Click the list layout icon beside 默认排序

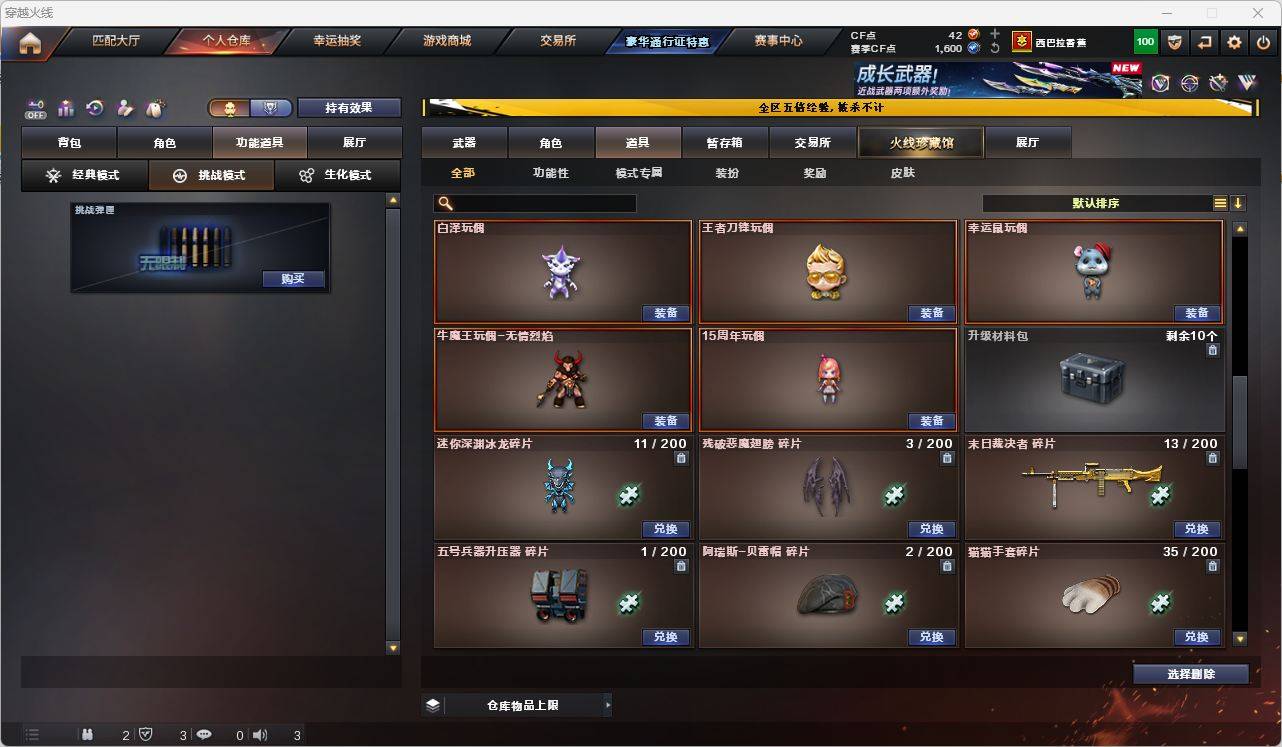tap(1219, 203)
